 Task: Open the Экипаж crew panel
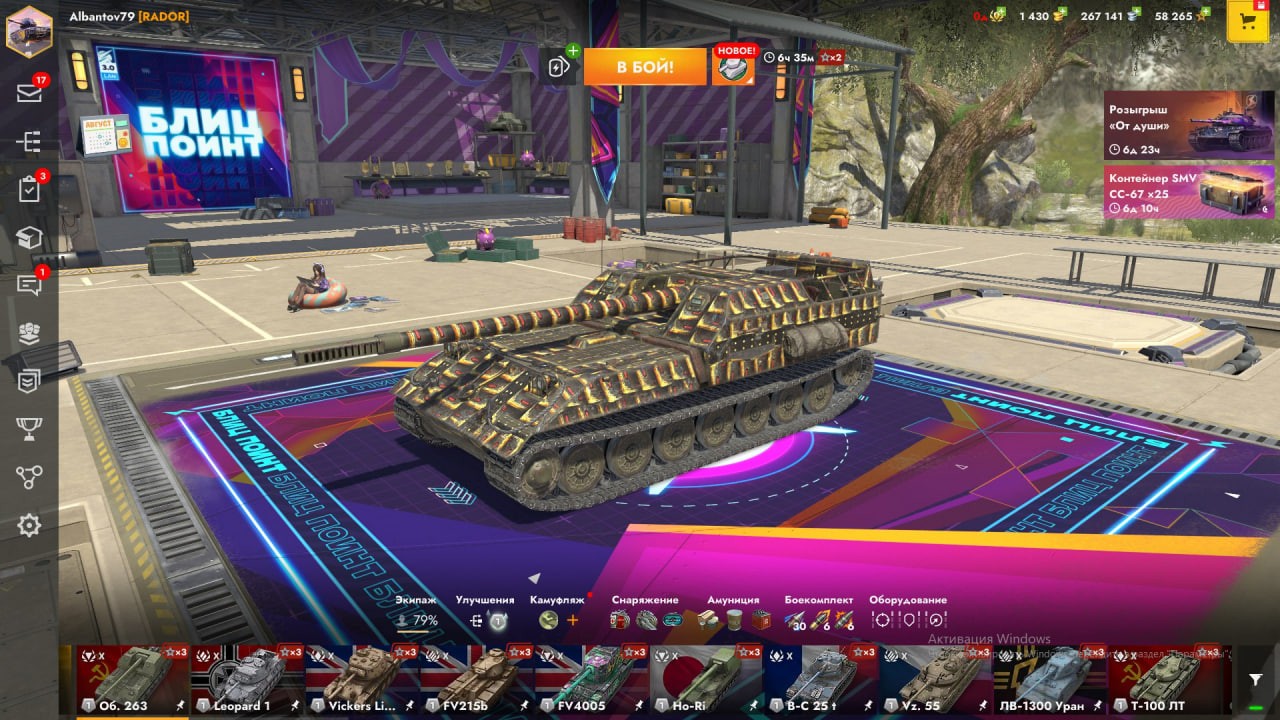pos(416,613)
